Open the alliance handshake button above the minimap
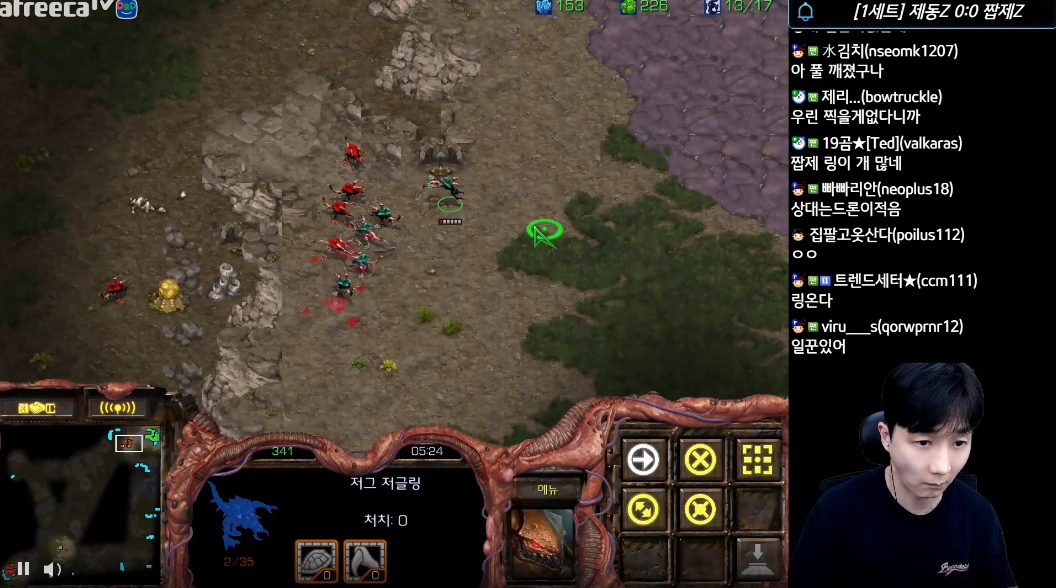The width and height of the screenshot is (1056, 588). 37,408
